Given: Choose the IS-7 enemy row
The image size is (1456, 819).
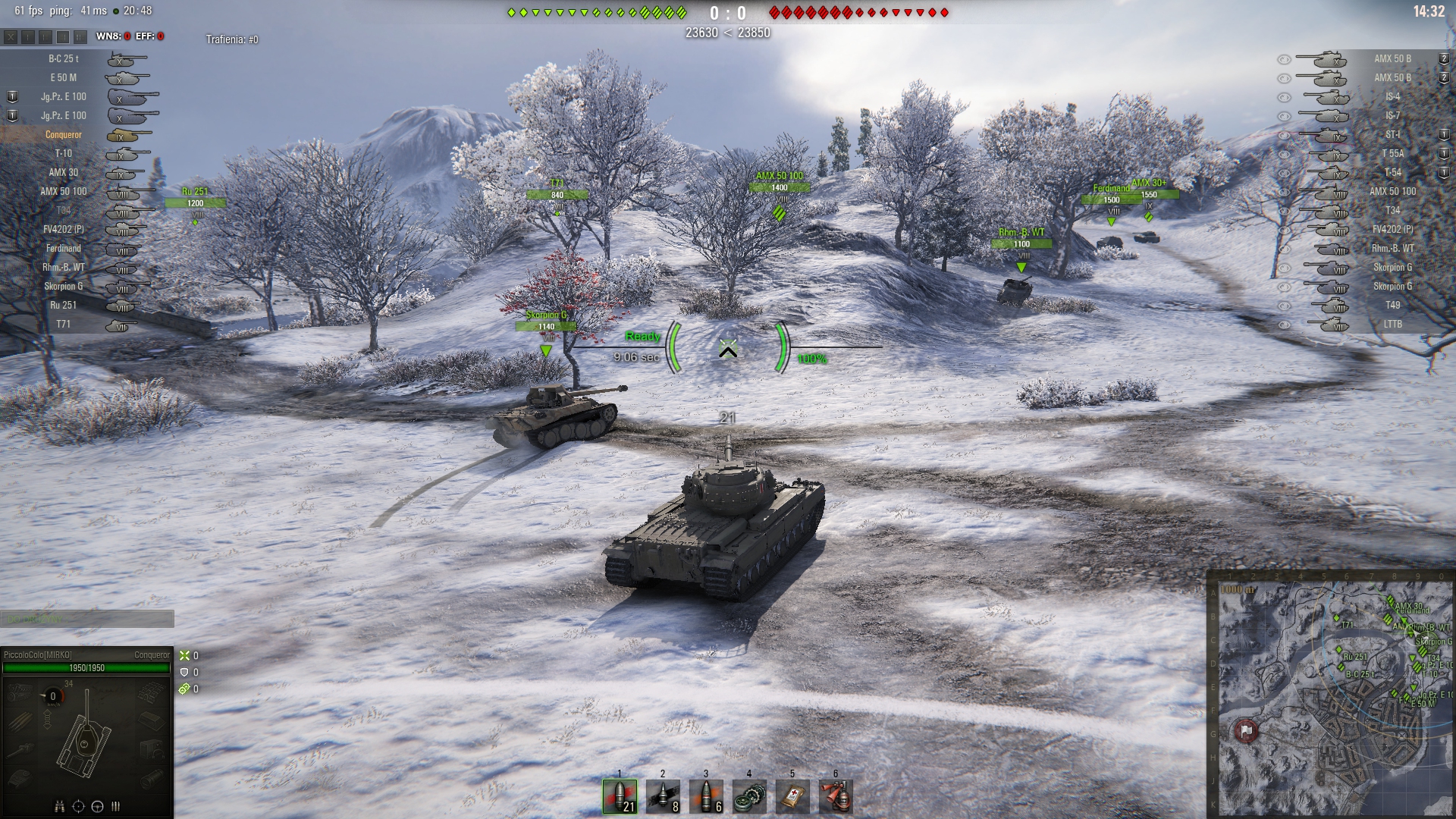Looking at the screenshot, I should click(x=1392, y=115).
